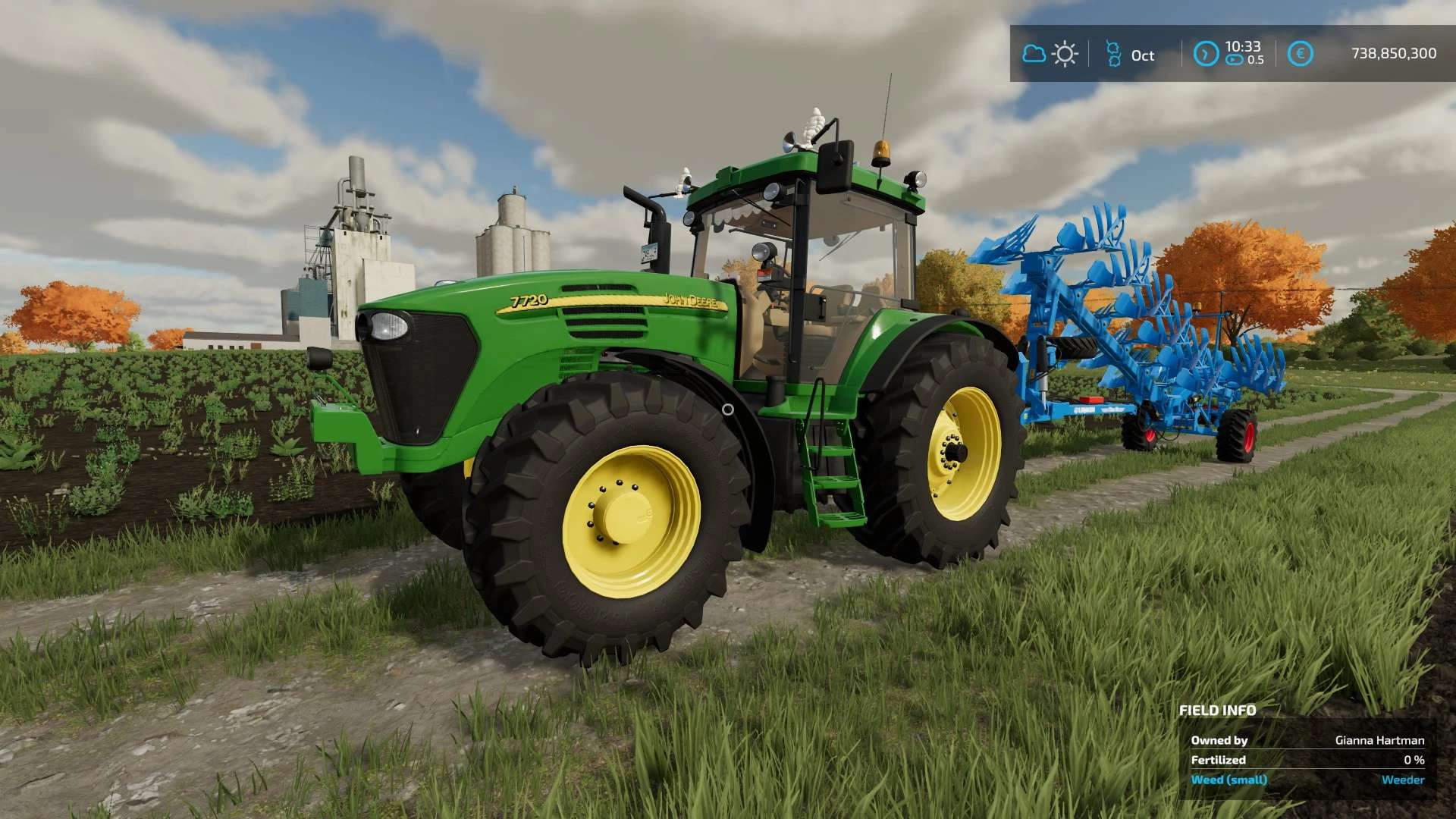Select the calendar icon beside Oct
1456x819 pixels.
(1113, 54)
